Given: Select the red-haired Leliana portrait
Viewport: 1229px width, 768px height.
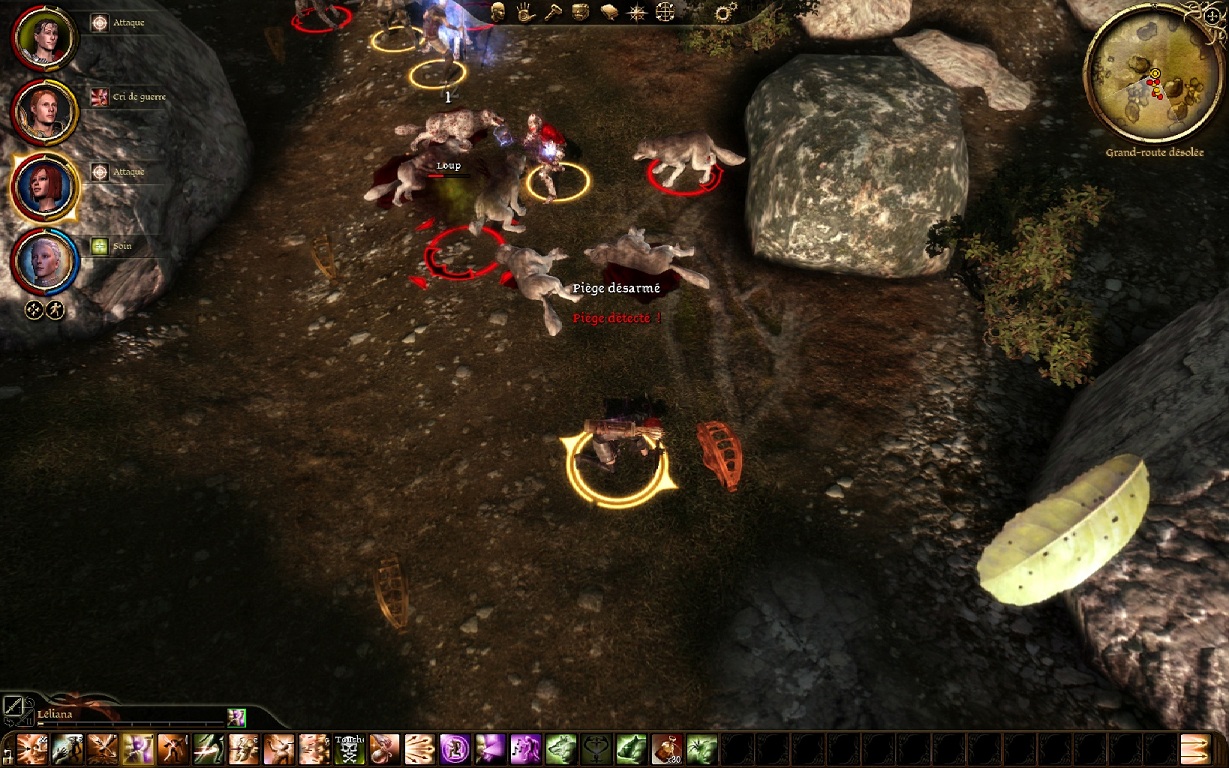Looking at the screenshot, I should 44,186.
